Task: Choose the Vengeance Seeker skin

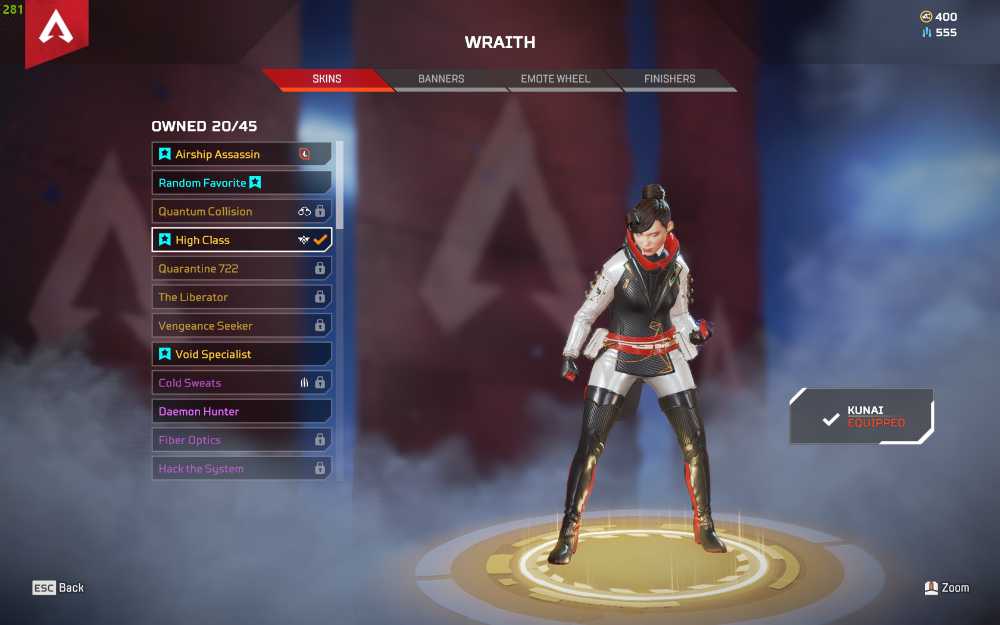Action: 241,325
